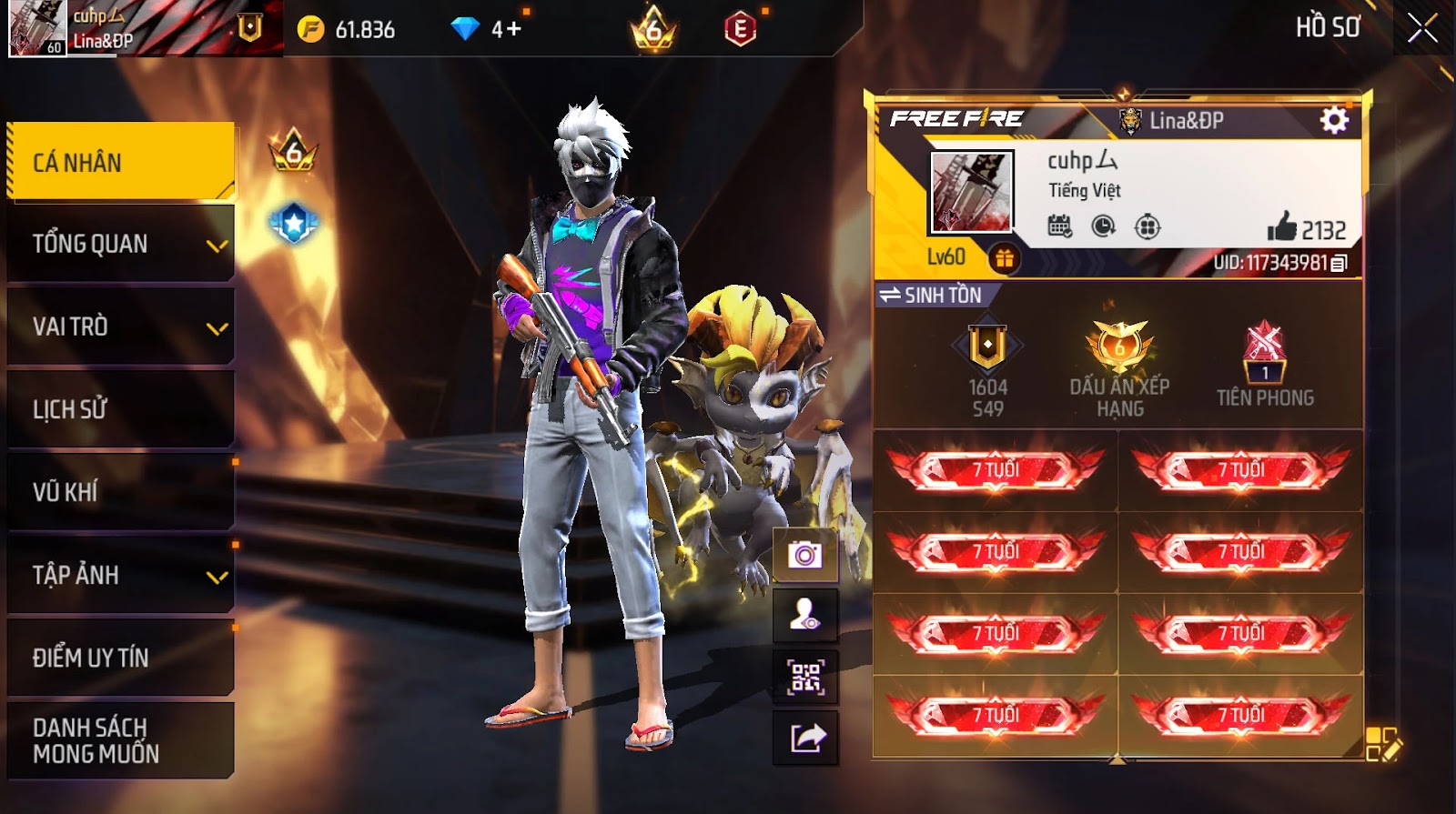The height and width of the screenshot is (814, 1456).
Task: Expand the Tập Ảnh album section
Action: click(120, 575)
